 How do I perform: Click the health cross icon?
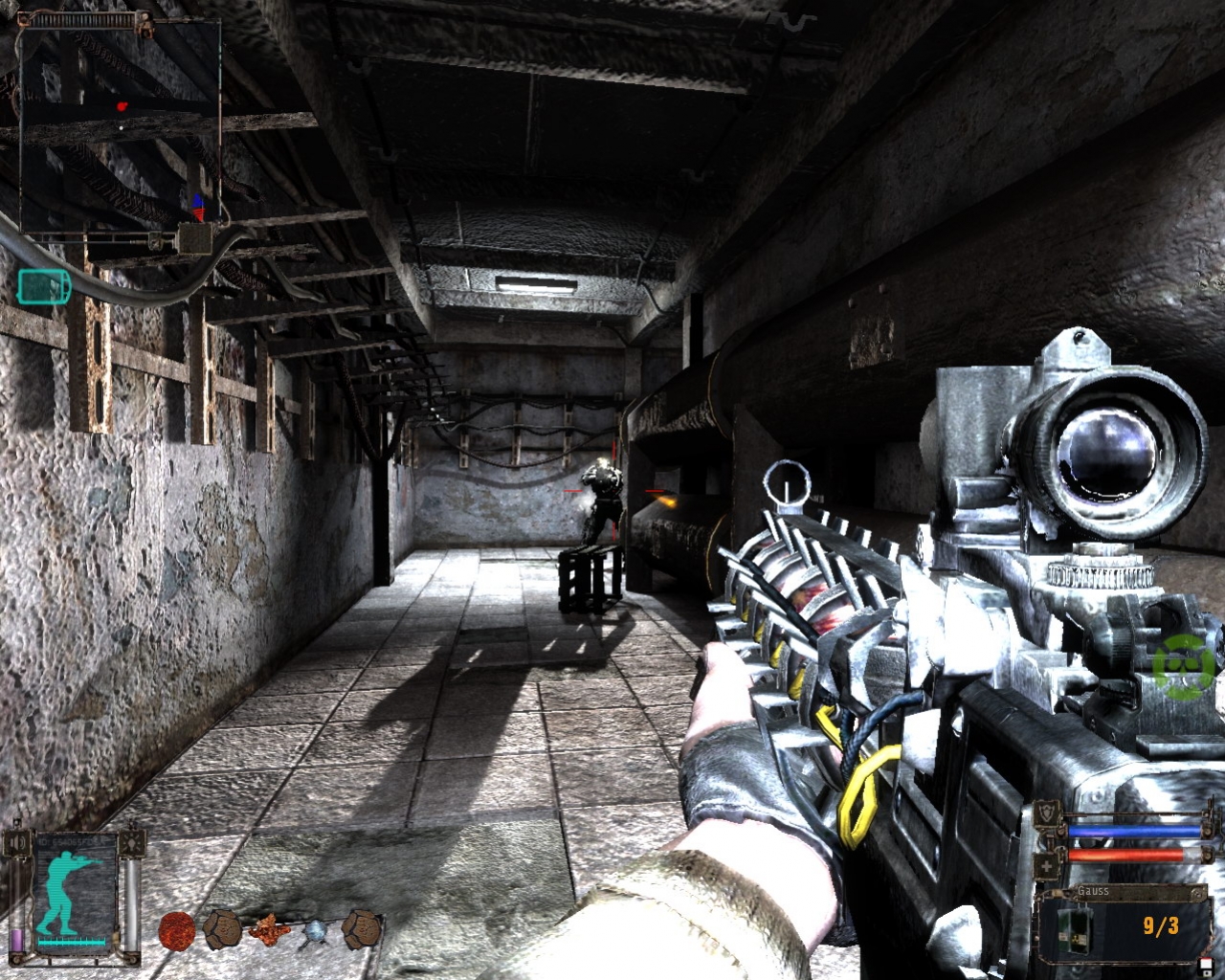tap(1046, 864)
